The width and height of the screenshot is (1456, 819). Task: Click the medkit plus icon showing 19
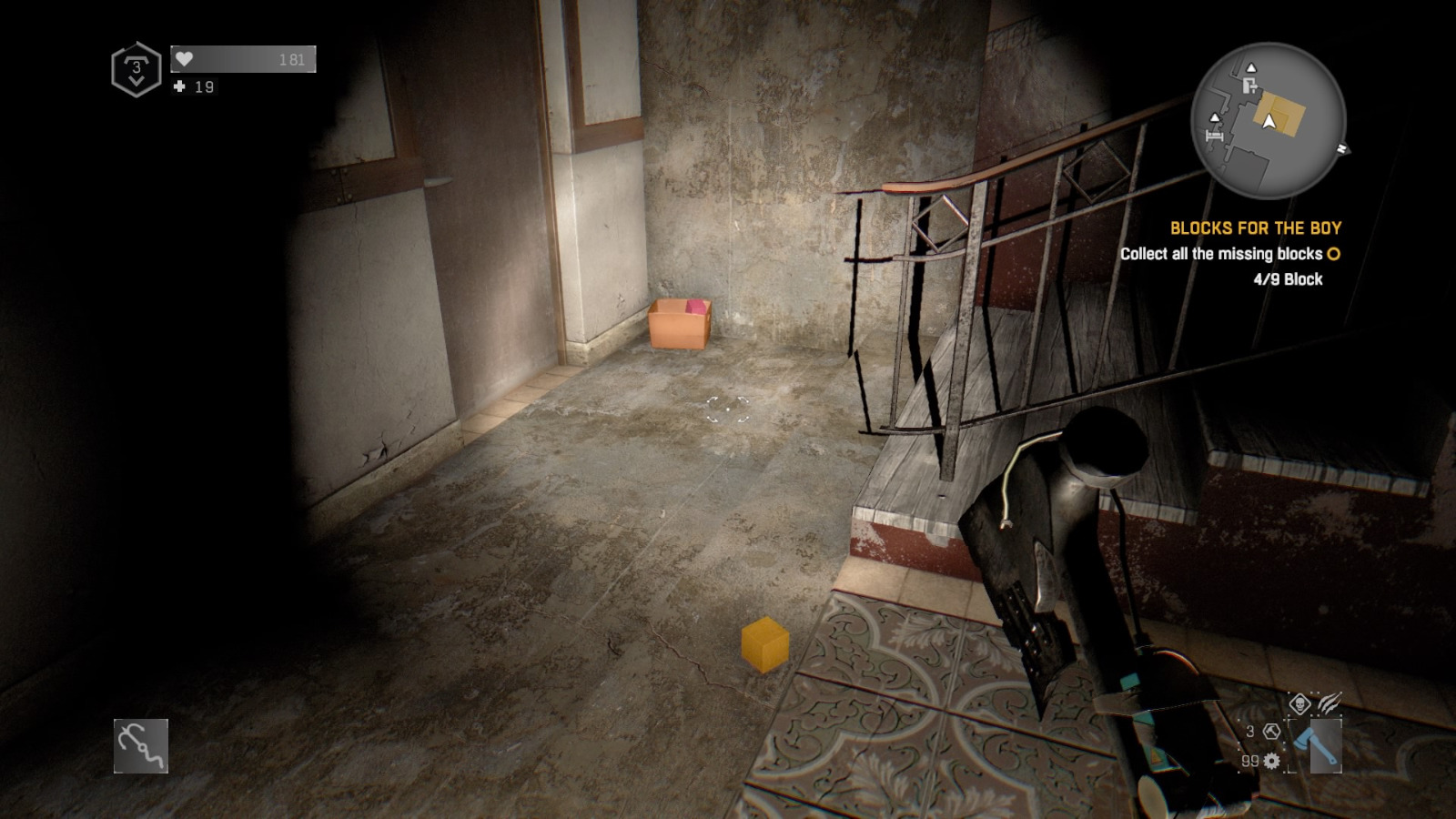tap(178, 87)
